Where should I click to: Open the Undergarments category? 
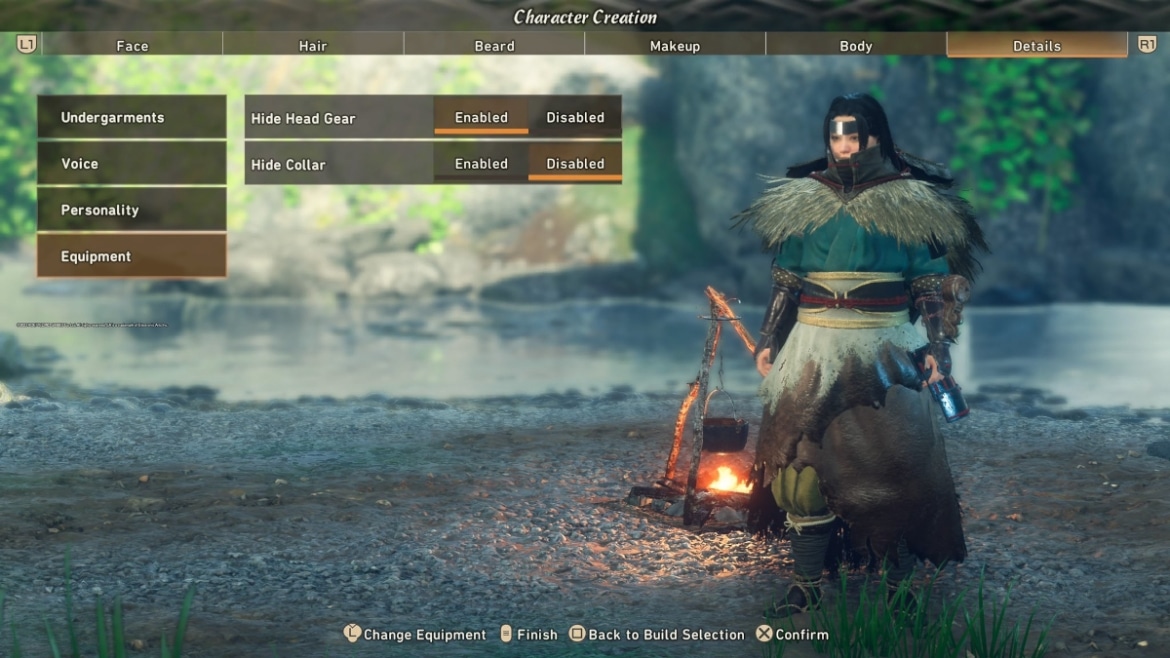click(131, 117)
